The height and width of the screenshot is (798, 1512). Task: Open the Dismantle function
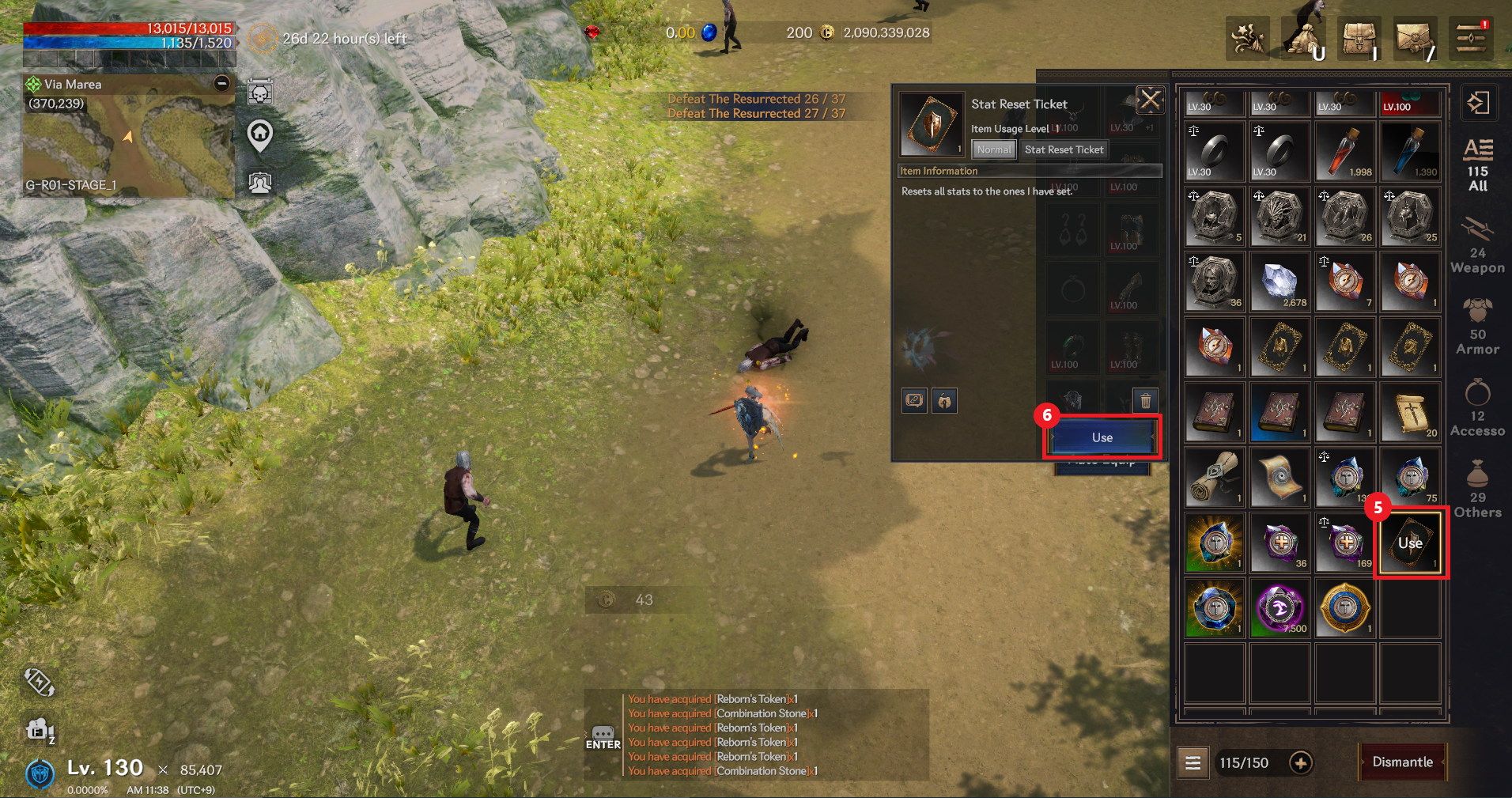pyautogui.click(x=1402, y=762)
